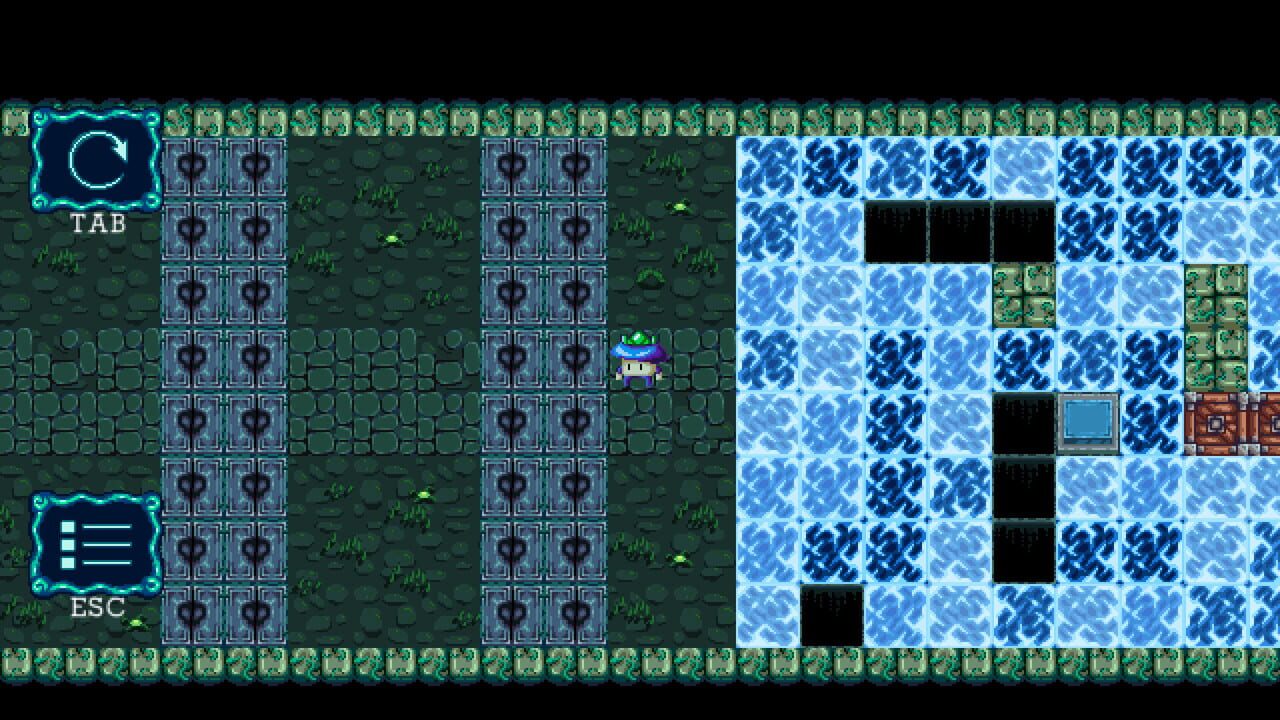The width and height of the screenshot is (1280, 720).
Task: Click the blue pressure plate panel
Action: 1090,422
